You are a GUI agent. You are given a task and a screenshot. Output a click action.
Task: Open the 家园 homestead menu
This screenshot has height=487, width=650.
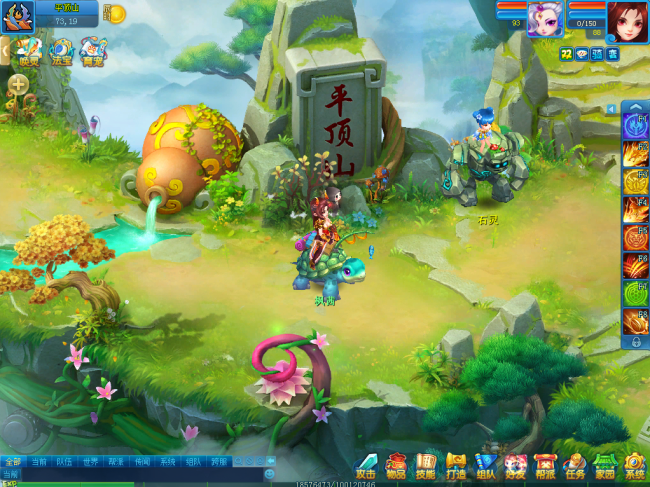(x=604, y=465)
